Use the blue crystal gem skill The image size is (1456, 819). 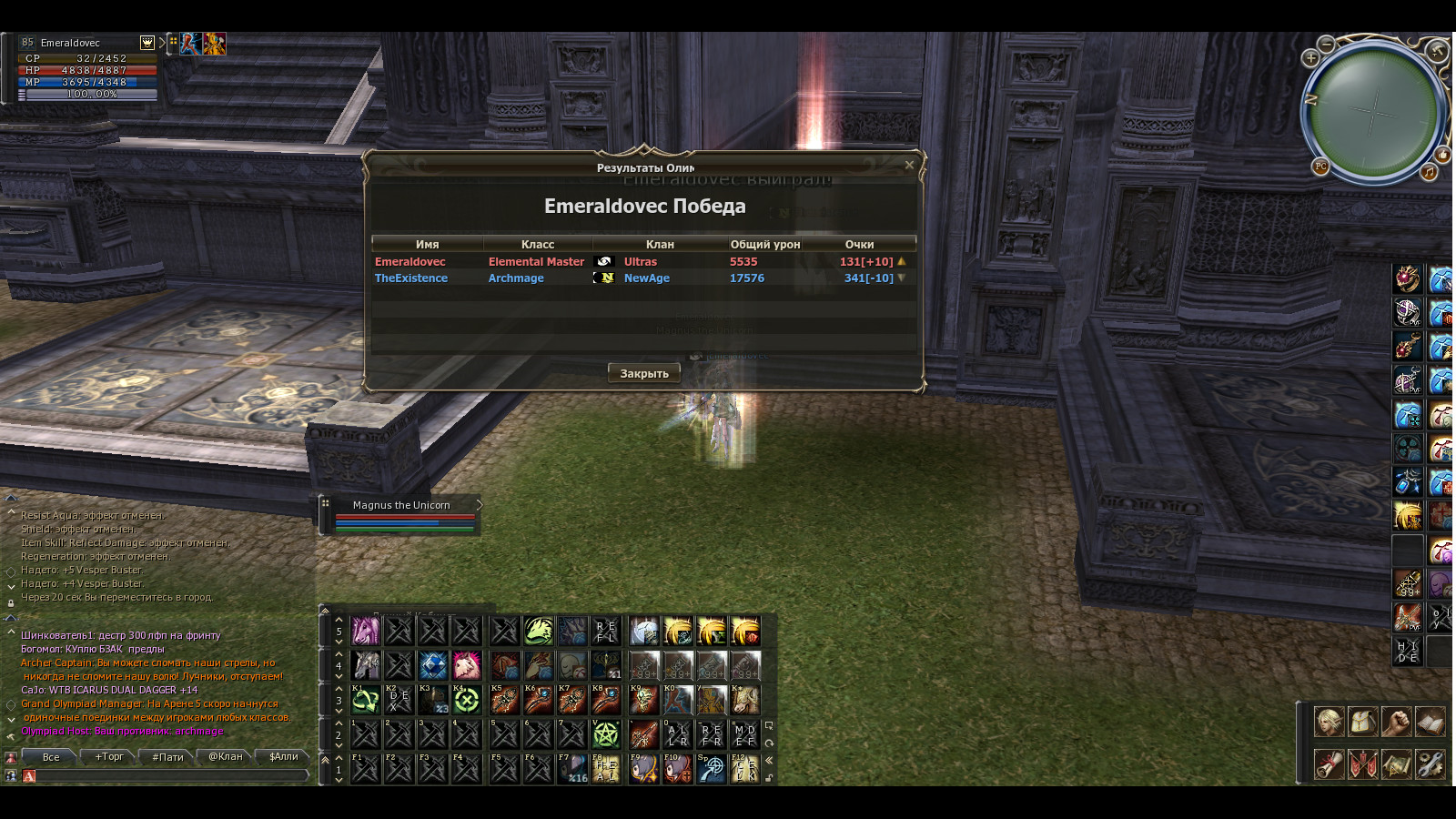click(x=433, y=666)
